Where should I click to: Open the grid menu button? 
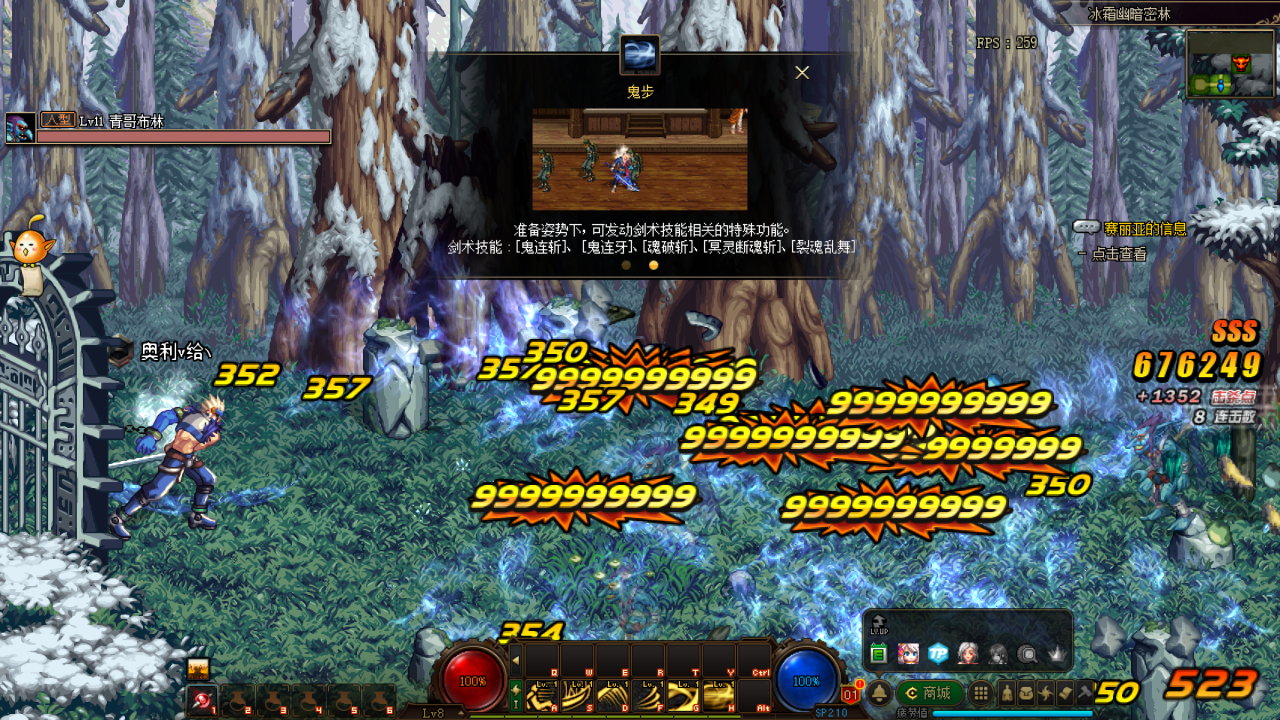(x=982, y=693)
